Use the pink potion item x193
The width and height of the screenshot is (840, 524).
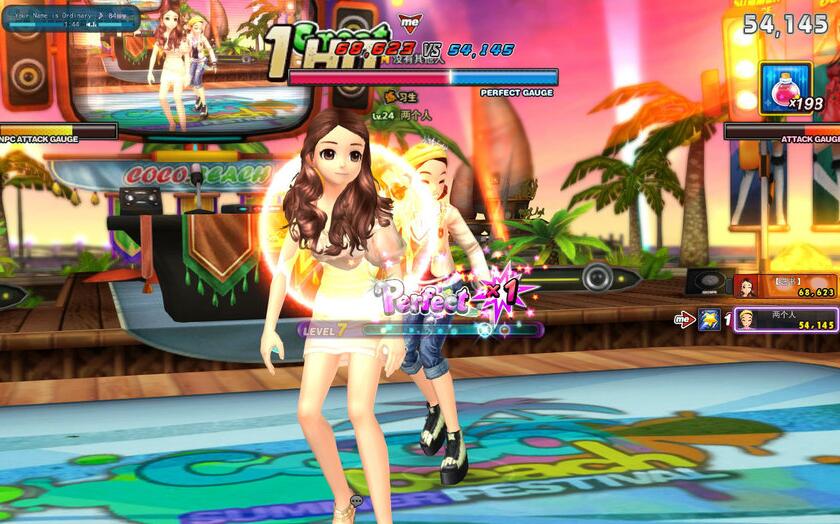tap(785, 88)
